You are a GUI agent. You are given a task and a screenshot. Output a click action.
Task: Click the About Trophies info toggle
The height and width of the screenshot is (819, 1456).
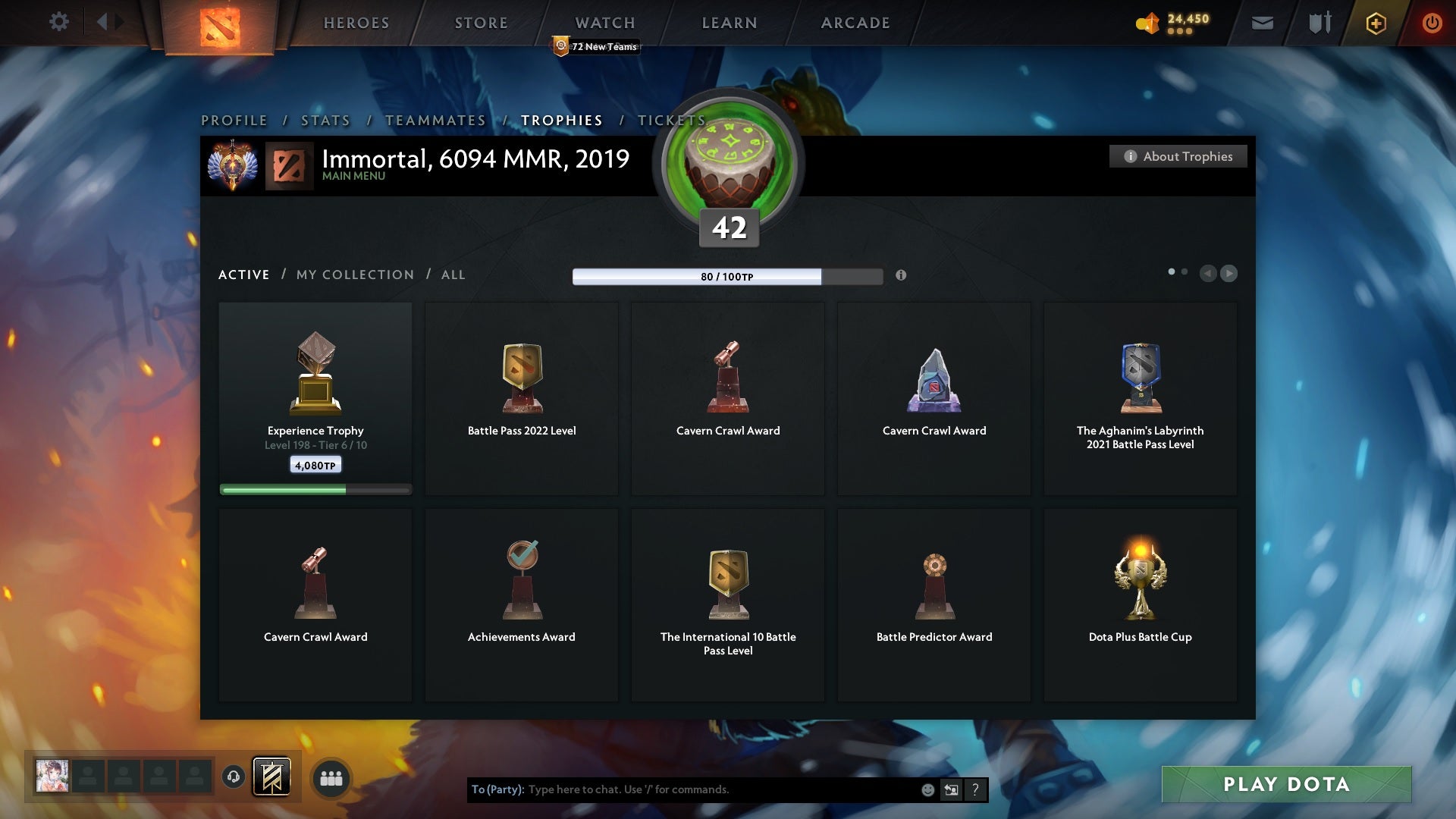[1178, 156]
